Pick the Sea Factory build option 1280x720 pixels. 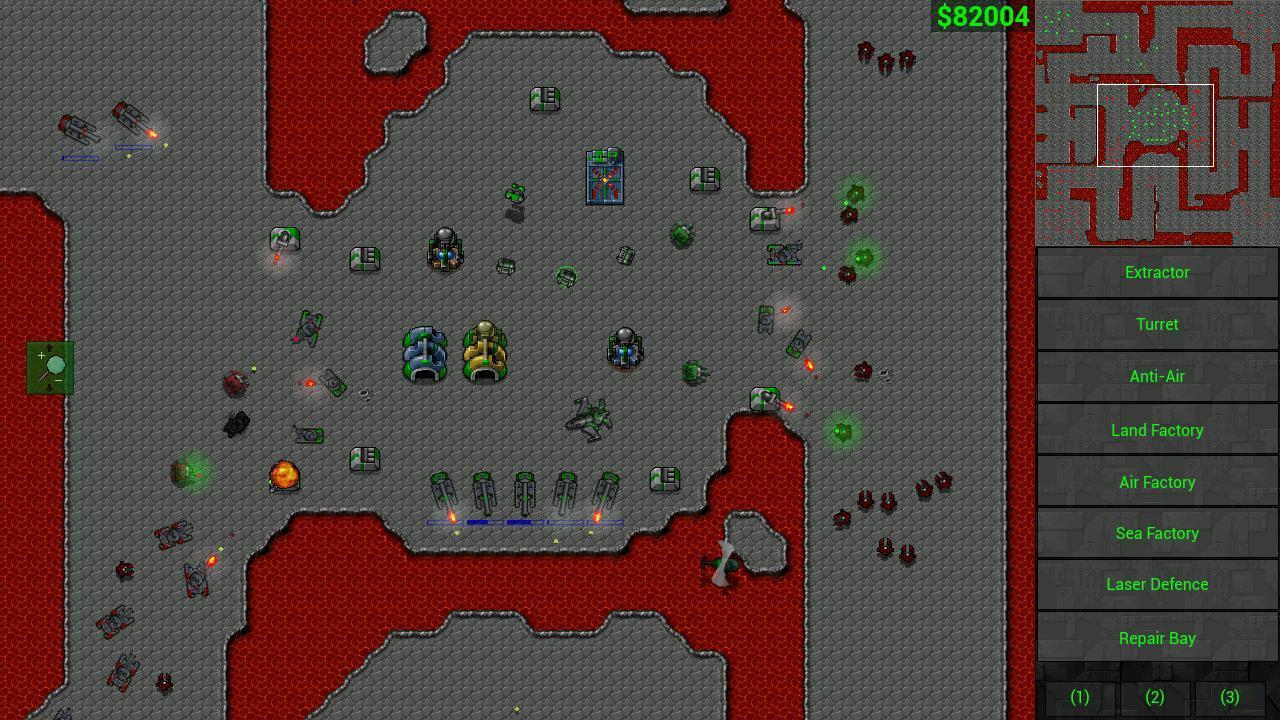pos(1157,533)
